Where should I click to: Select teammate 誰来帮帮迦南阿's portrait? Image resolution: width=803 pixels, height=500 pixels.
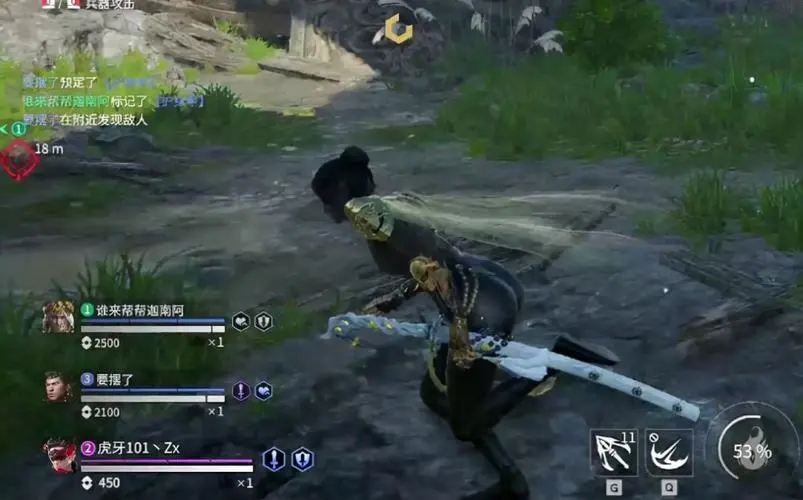tap(58, 317)
